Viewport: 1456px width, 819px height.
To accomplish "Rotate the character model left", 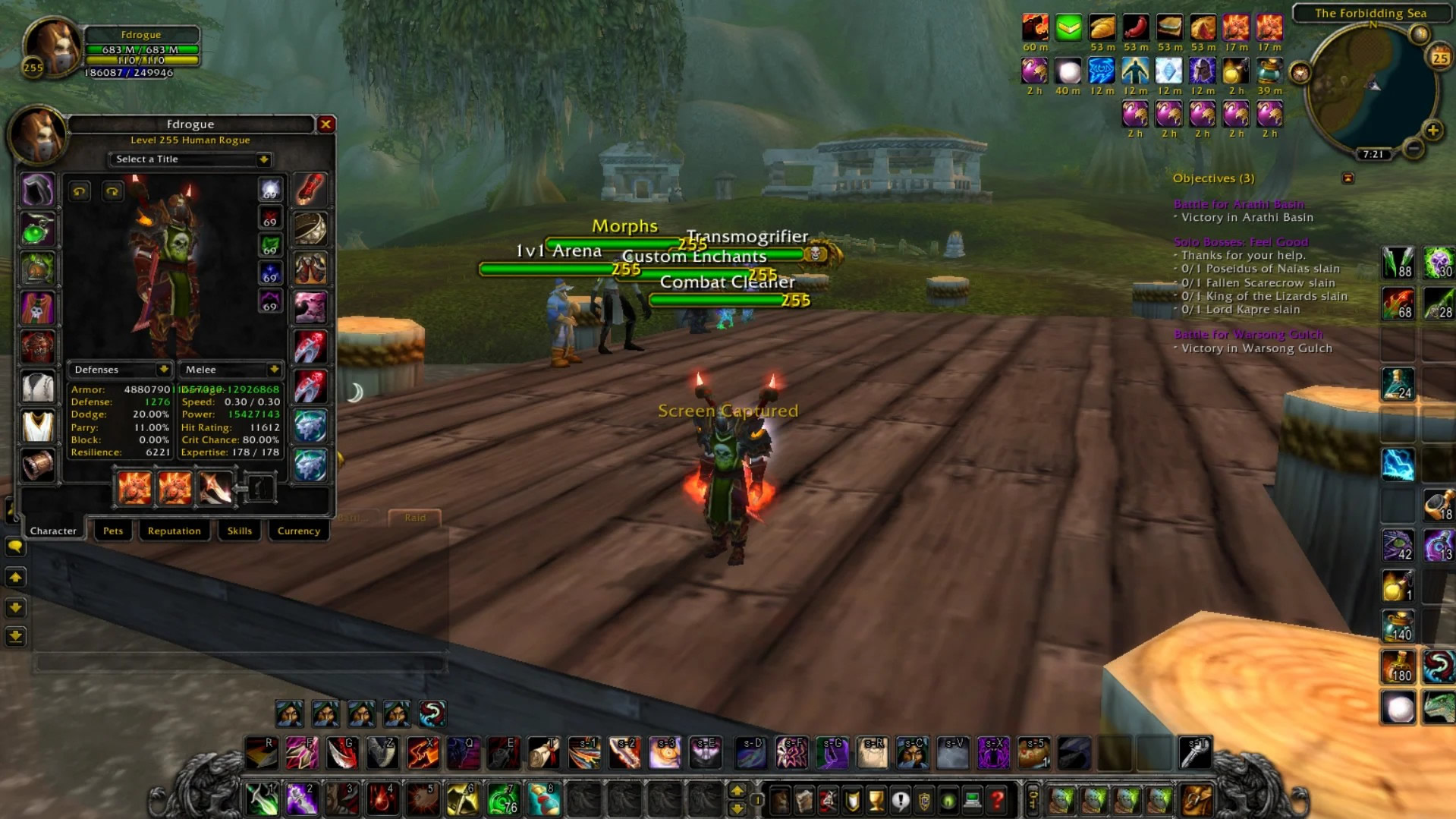I will pos(79,191).
